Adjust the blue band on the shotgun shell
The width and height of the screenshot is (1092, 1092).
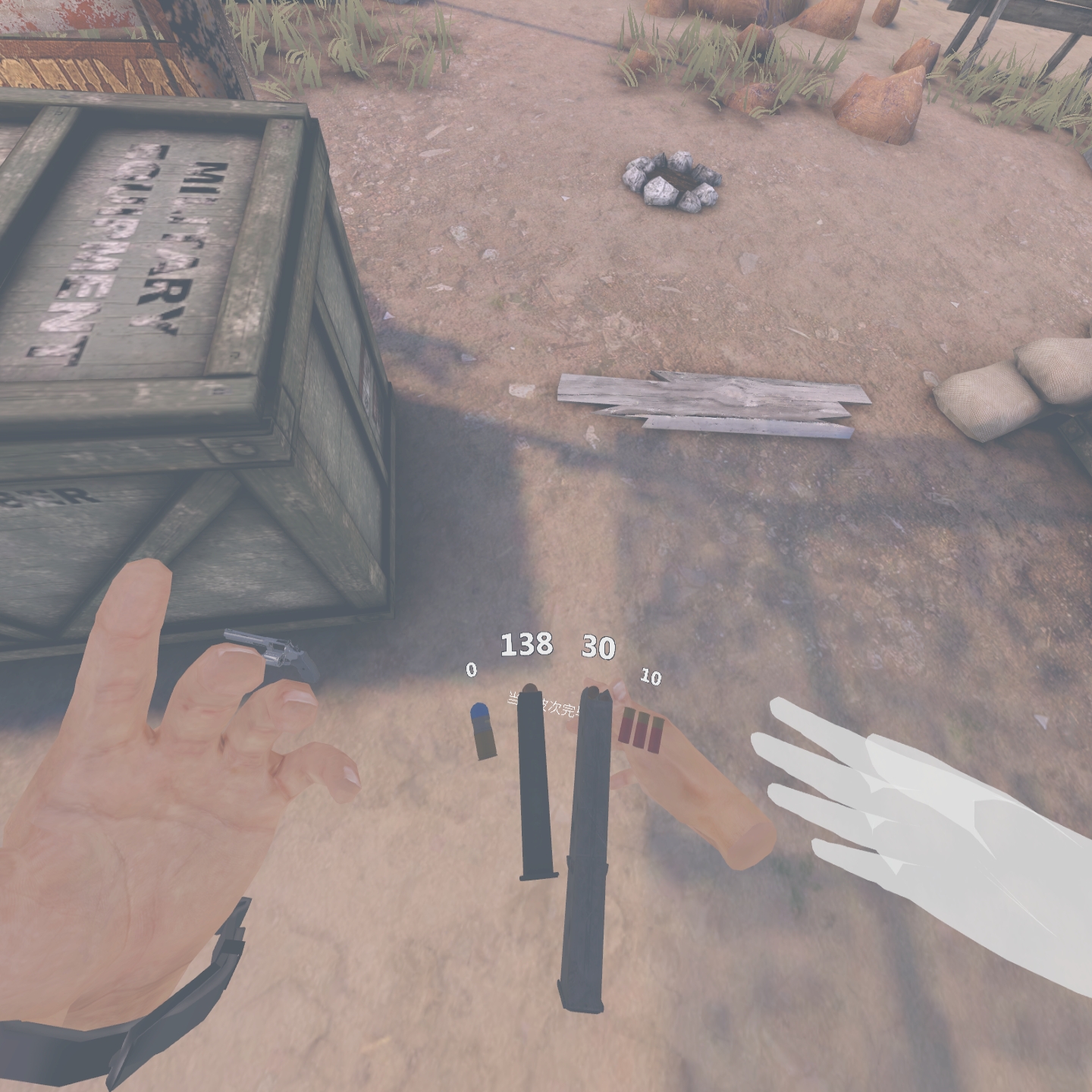coord(481,711)
